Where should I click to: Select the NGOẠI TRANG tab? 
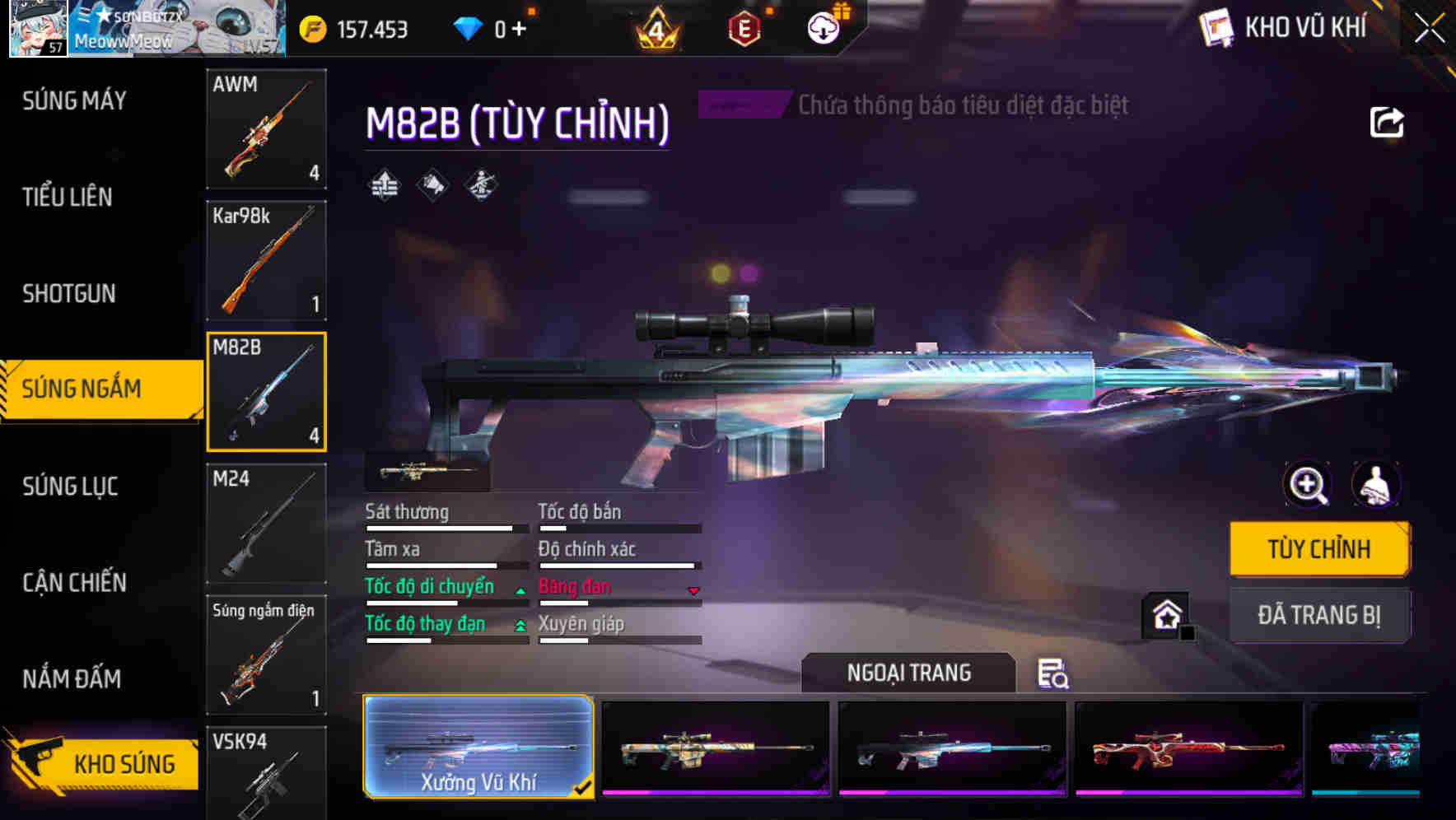coord(908,672)
